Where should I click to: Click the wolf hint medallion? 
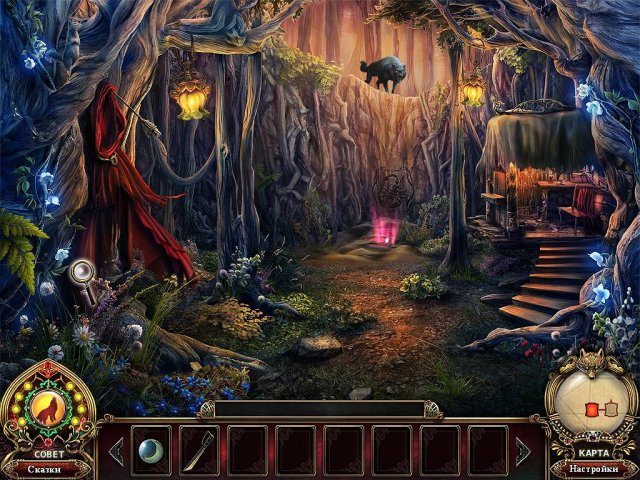(47, 408)
